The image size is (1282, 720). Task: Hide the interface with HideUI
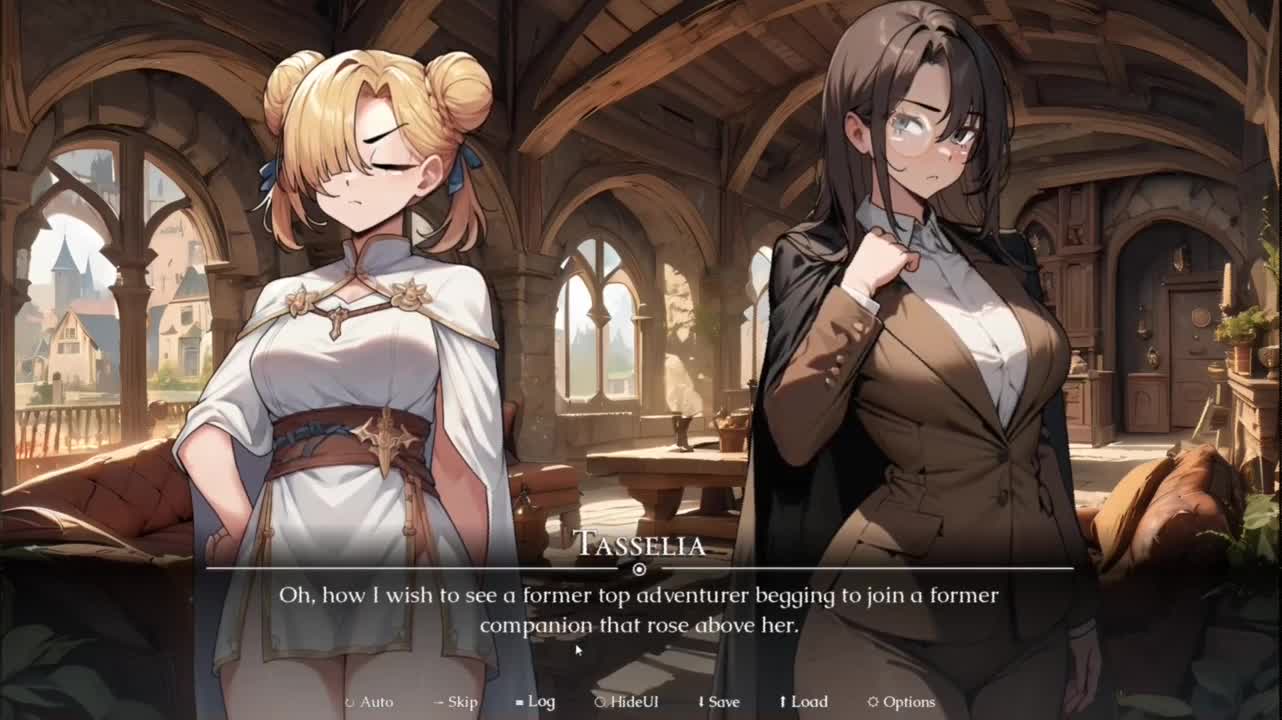coord(627,702)
